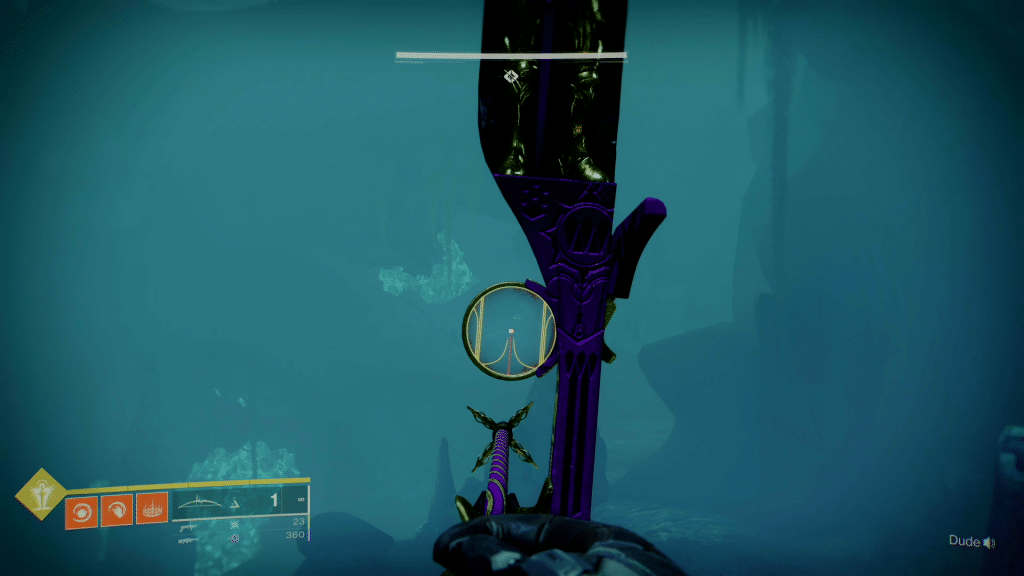Use the grenade ability icon
Screen dimensions: 1024x576
pos(80,510)
